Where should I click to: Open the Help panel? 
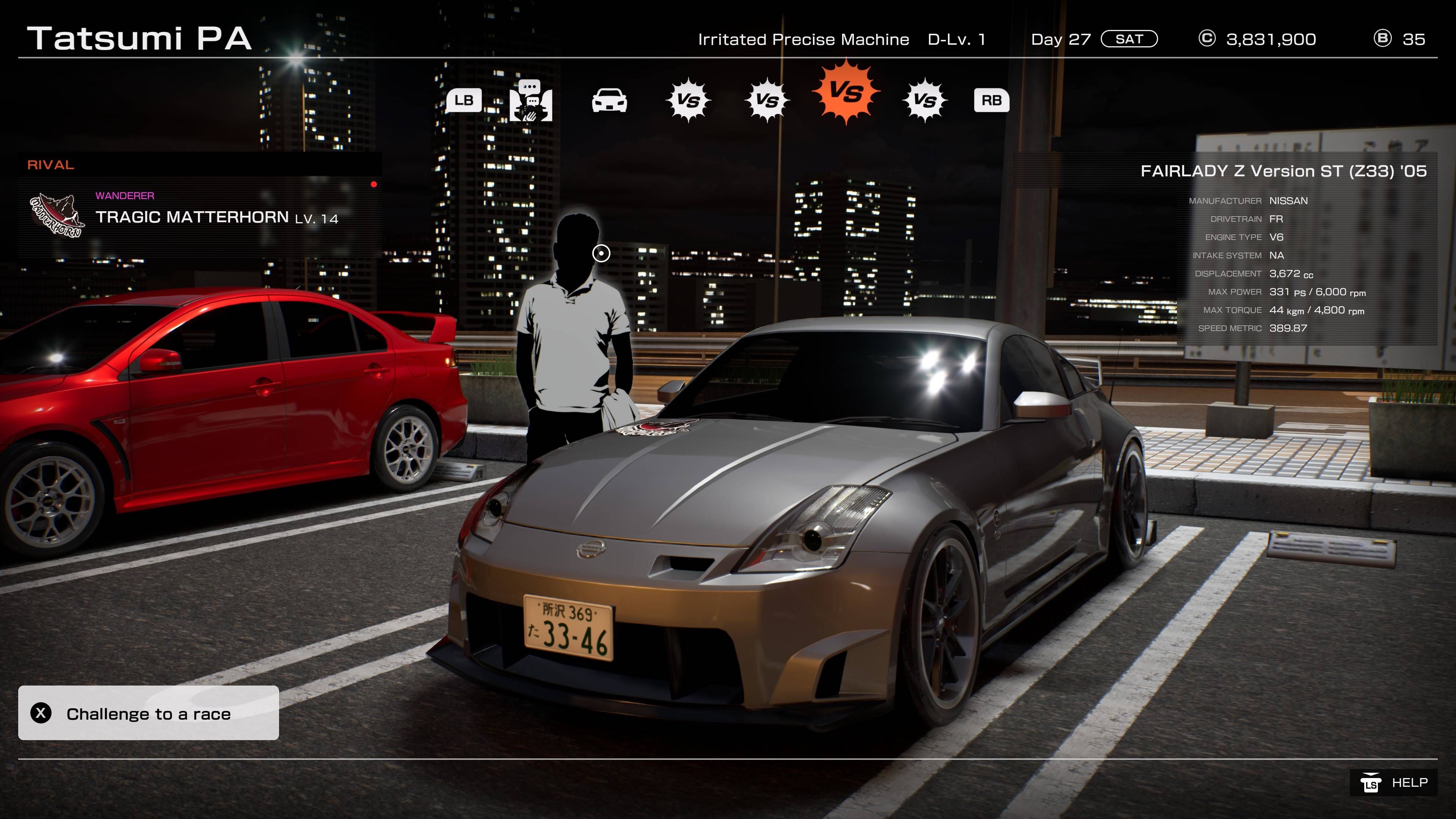[1394, 783]
